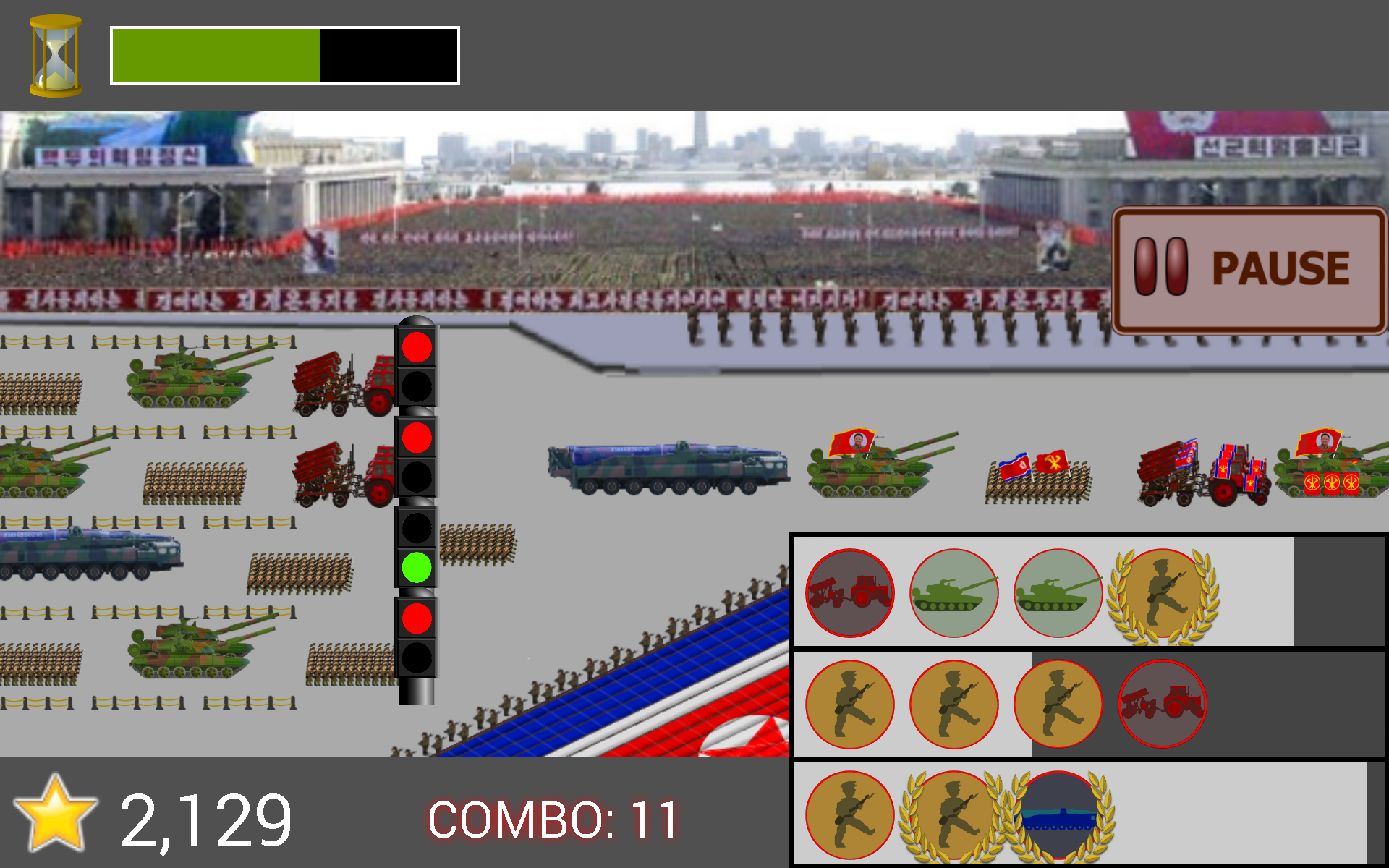The height and width of the screenshot is (868, 1389).
Task: Select the first green tank icon in the sequence panel
Action: click(953, 592)
